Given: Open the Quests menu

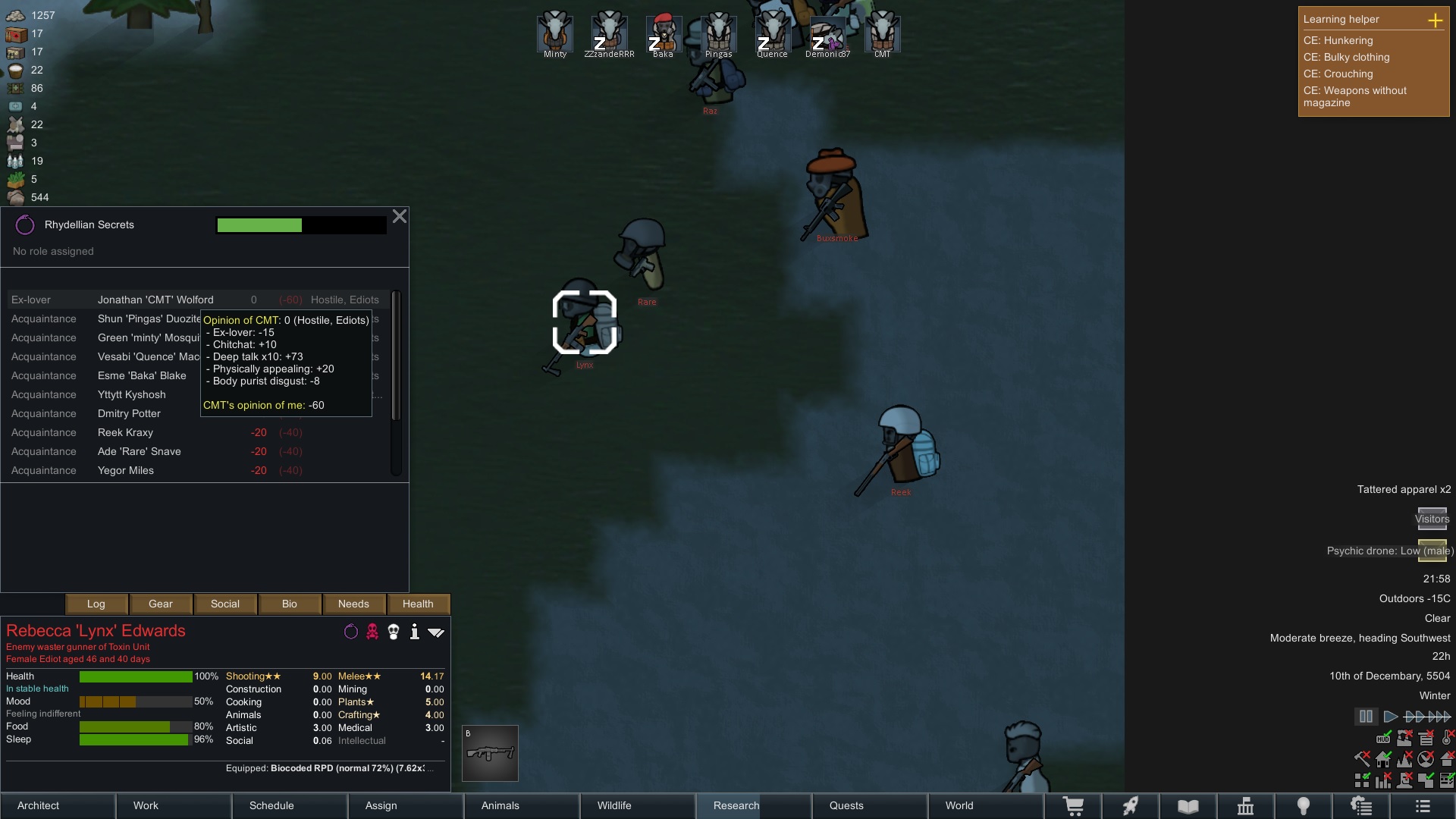Looking at the screenshot, I should pyautogui.click(x=869, y=805).
